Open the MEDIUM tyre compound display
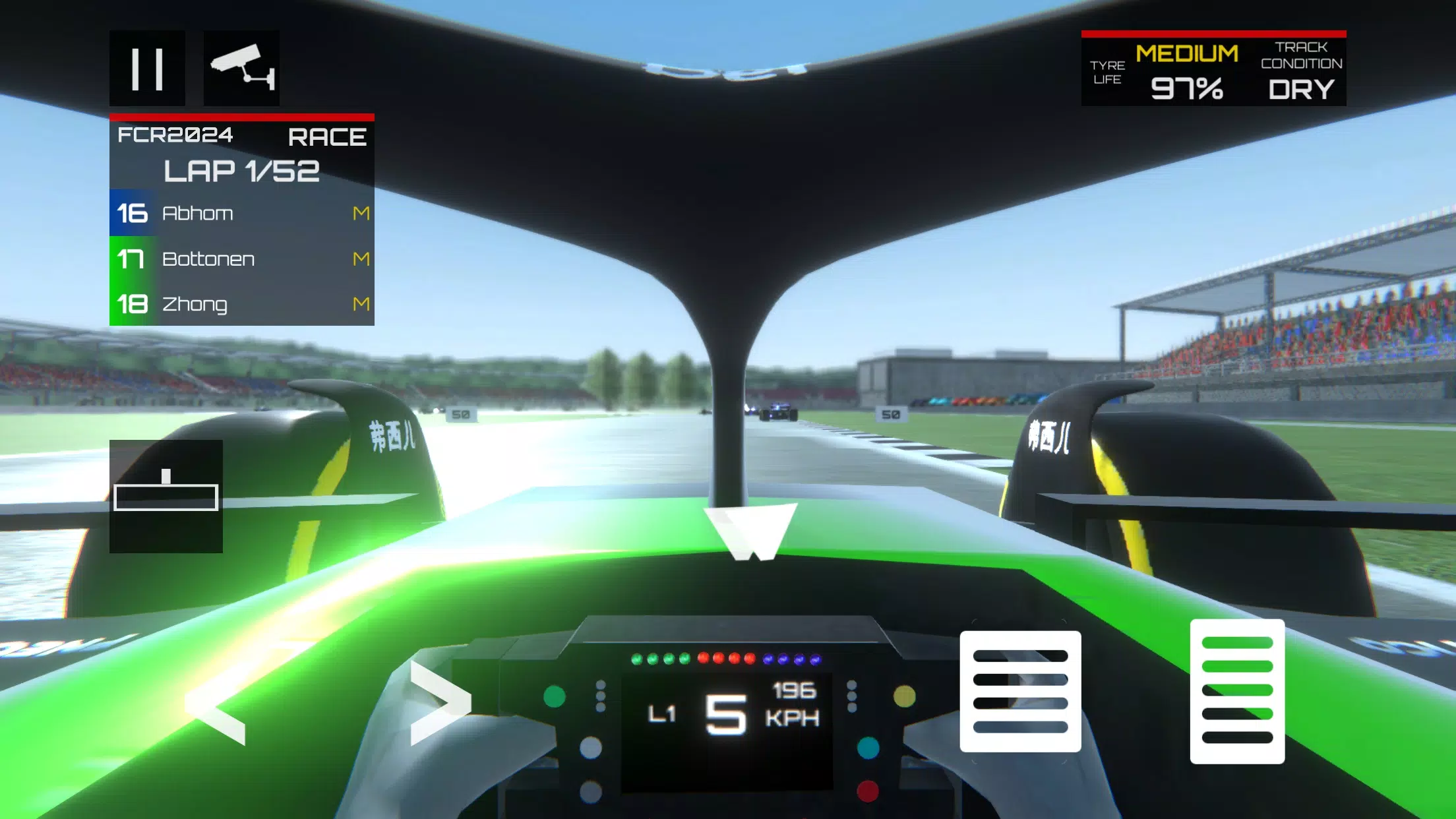Image resolution: width=1456 pixels, height=819 pixels. click(1187, 53)
